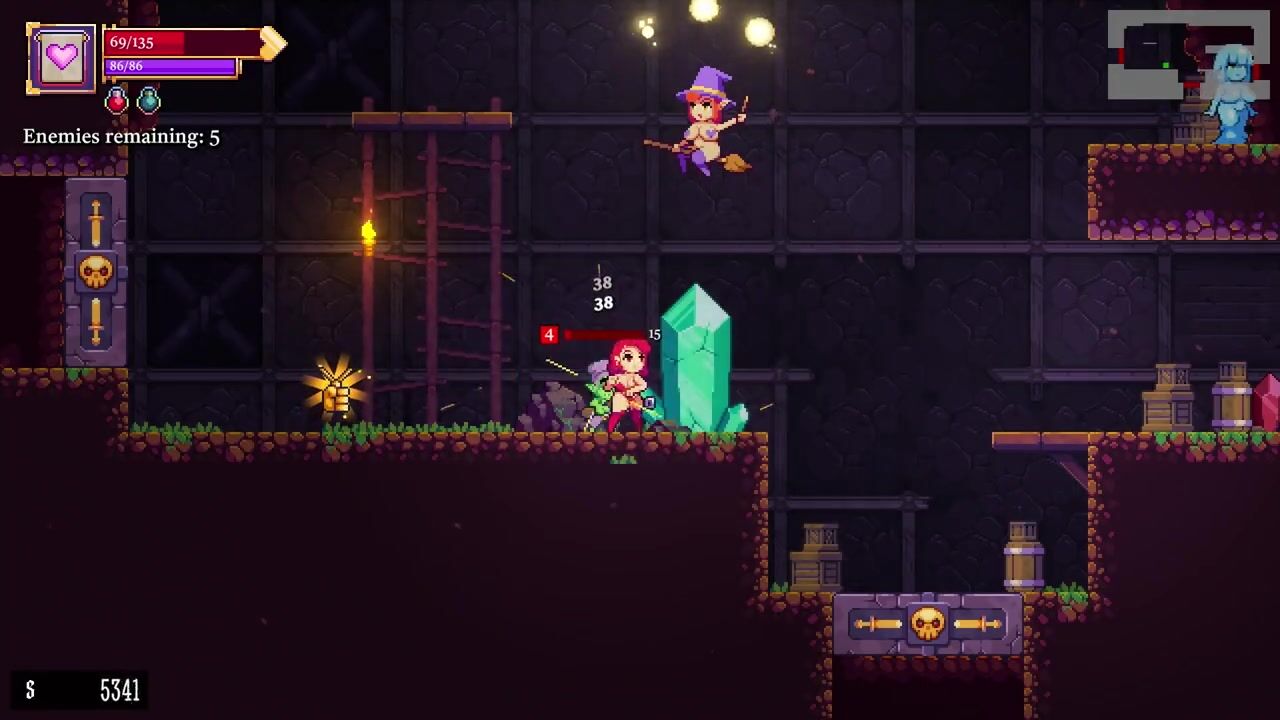Click the Enemies remaining tracker
Screen dimensions: 1280x720
[x=121, y=137]
